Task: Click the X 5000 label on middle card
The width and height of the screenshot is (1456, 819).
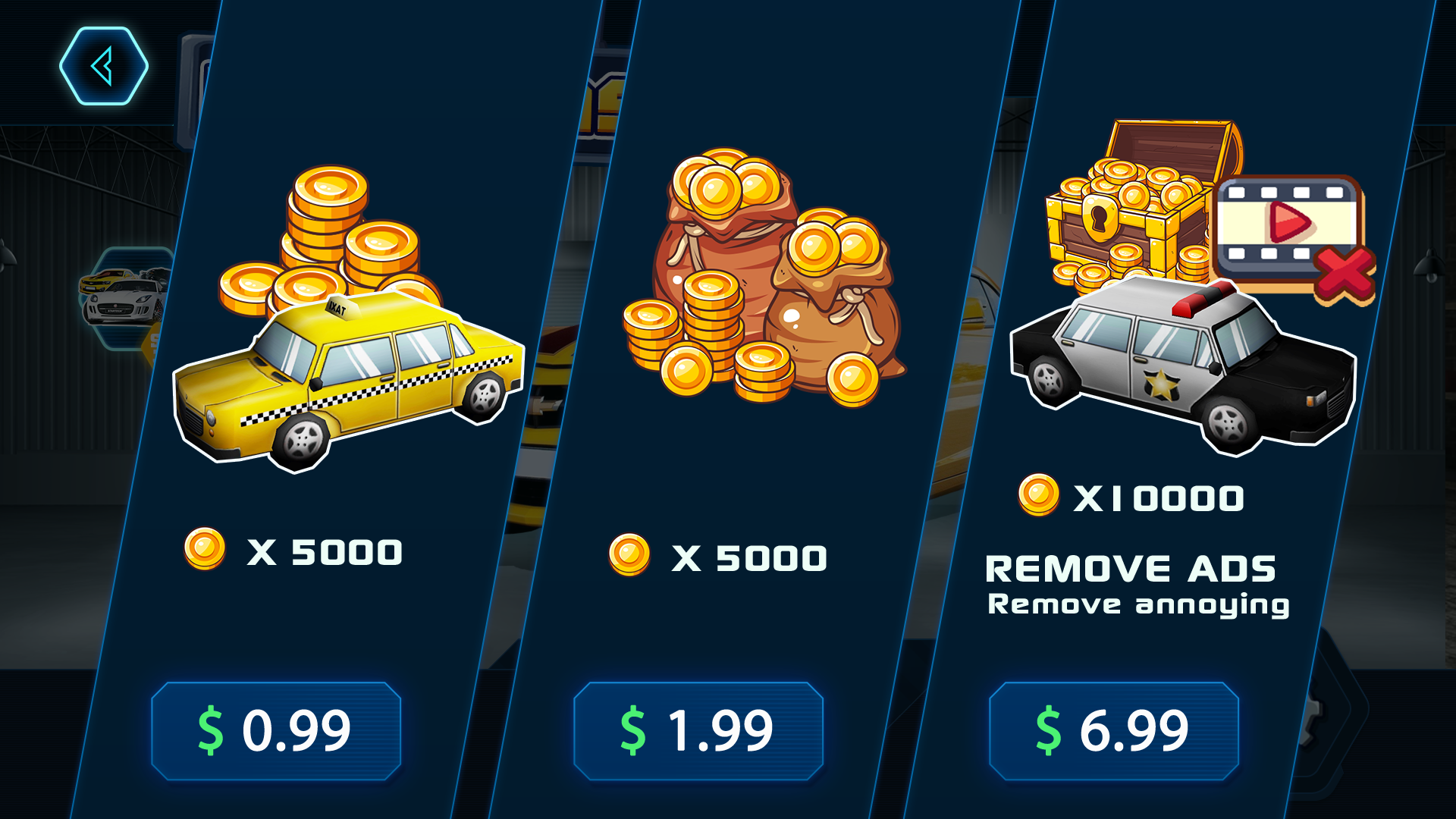Action: coord(751,557)
